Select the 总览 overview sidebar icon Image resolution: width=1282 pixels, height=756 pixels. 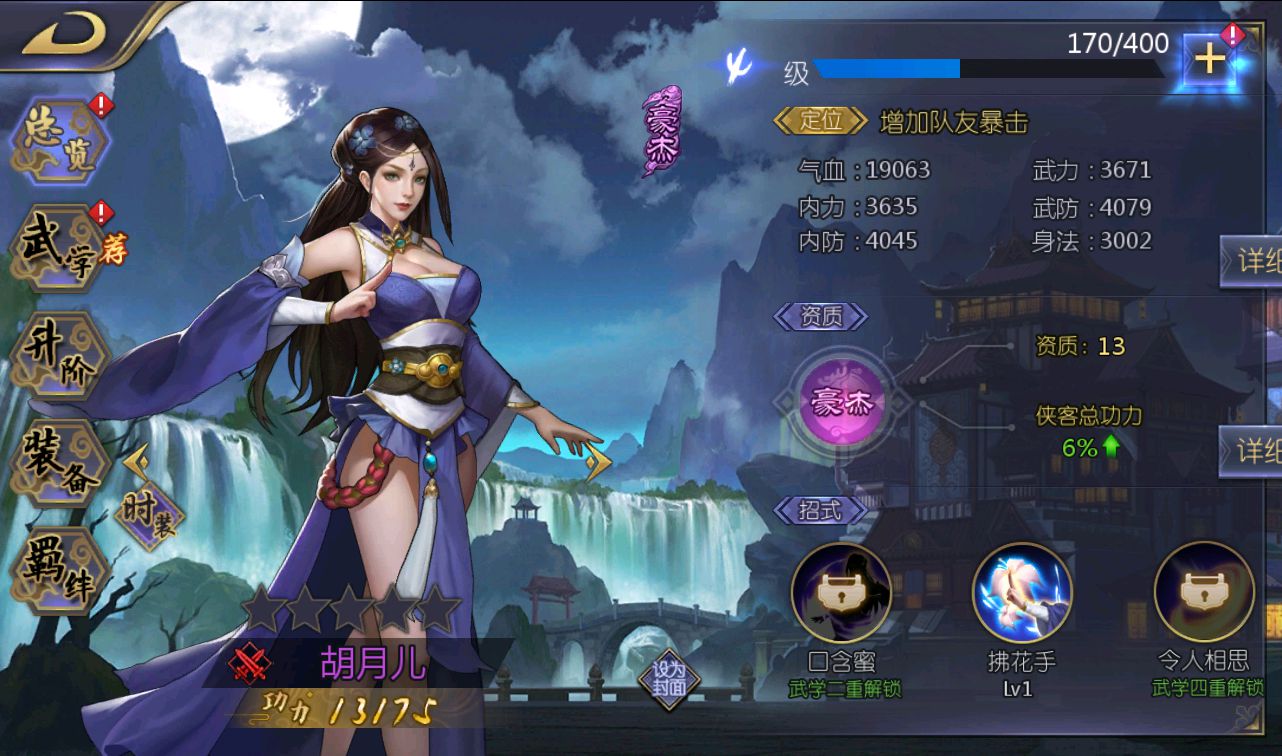tap(55, 140)
